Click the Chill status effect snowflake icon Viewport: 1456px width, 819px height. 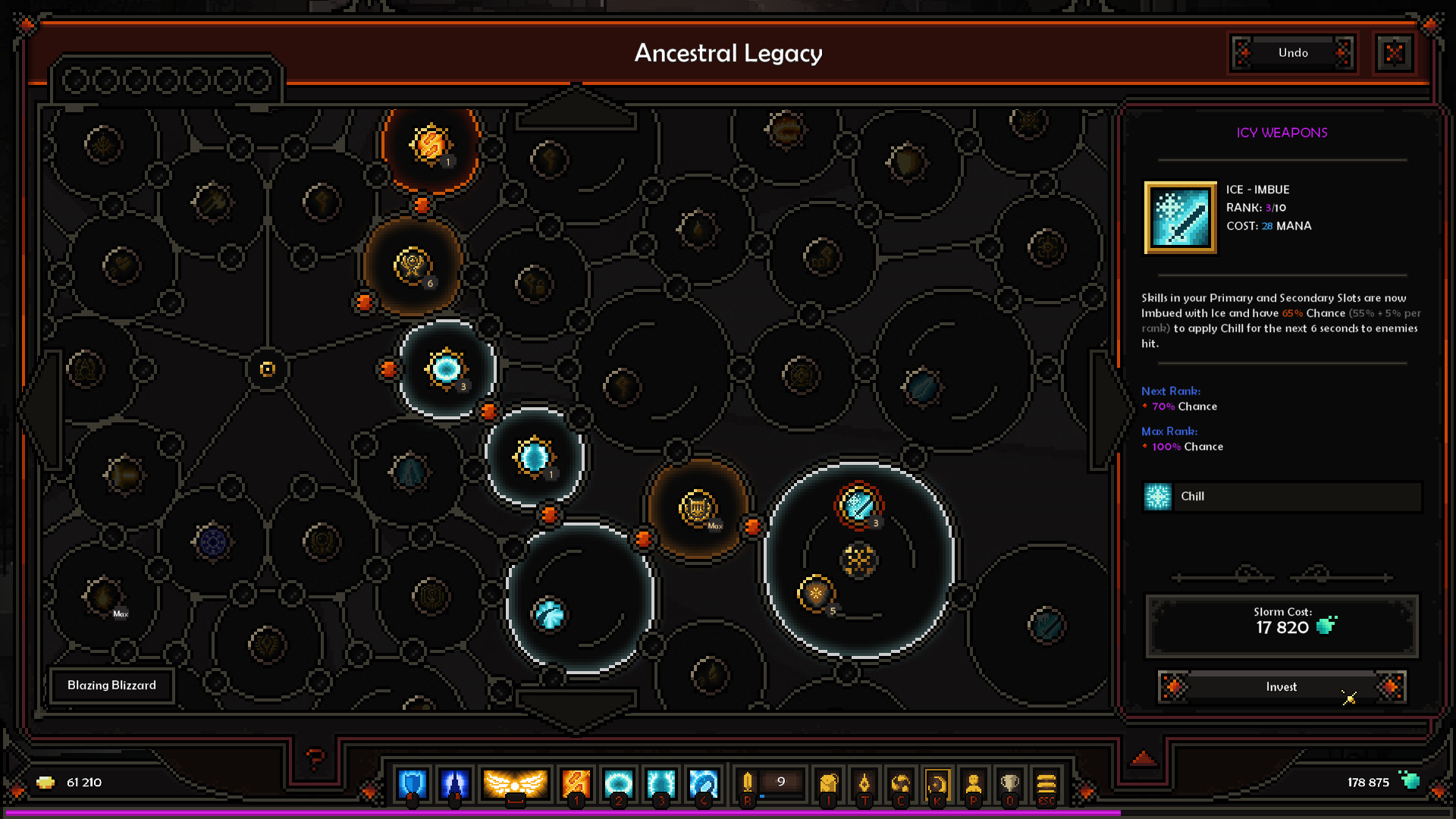click(1158, 497)
